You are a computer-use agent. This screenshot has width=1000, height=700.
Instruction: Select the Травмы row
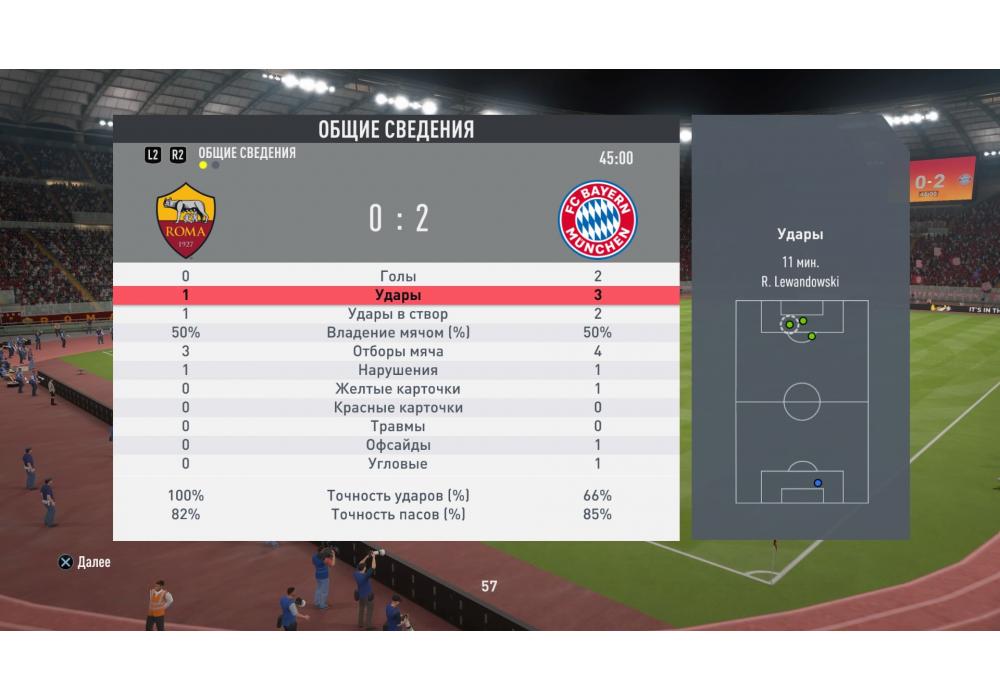coord(397,427)
